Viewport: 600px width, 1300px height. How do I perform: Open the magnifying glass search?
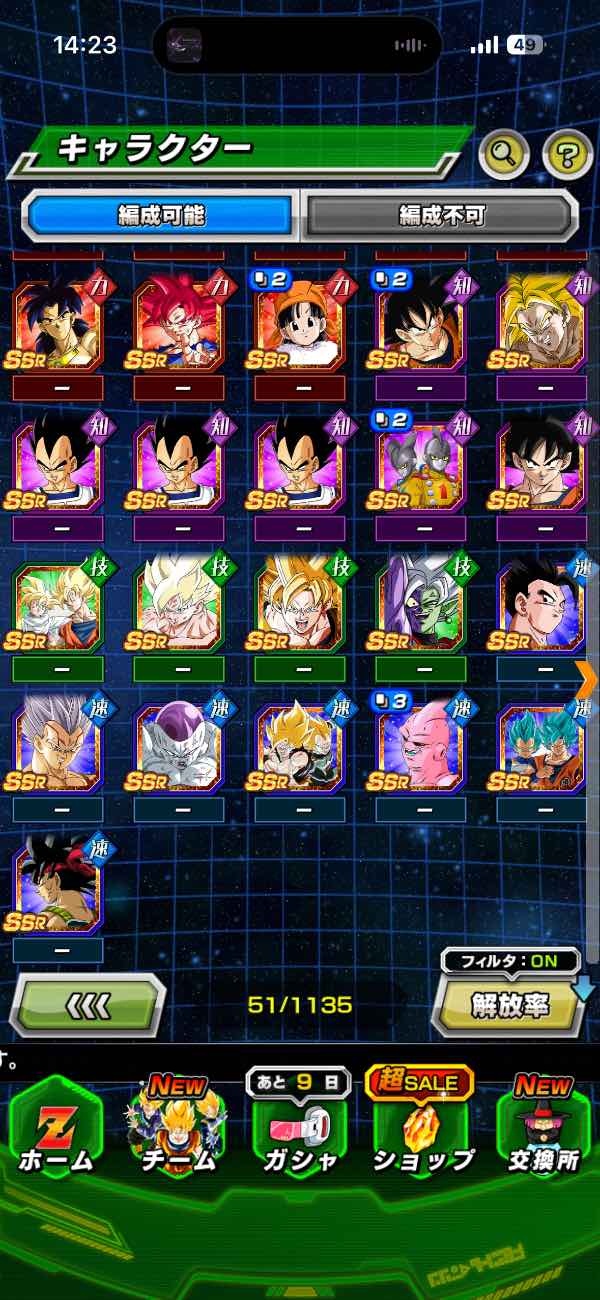504,153
